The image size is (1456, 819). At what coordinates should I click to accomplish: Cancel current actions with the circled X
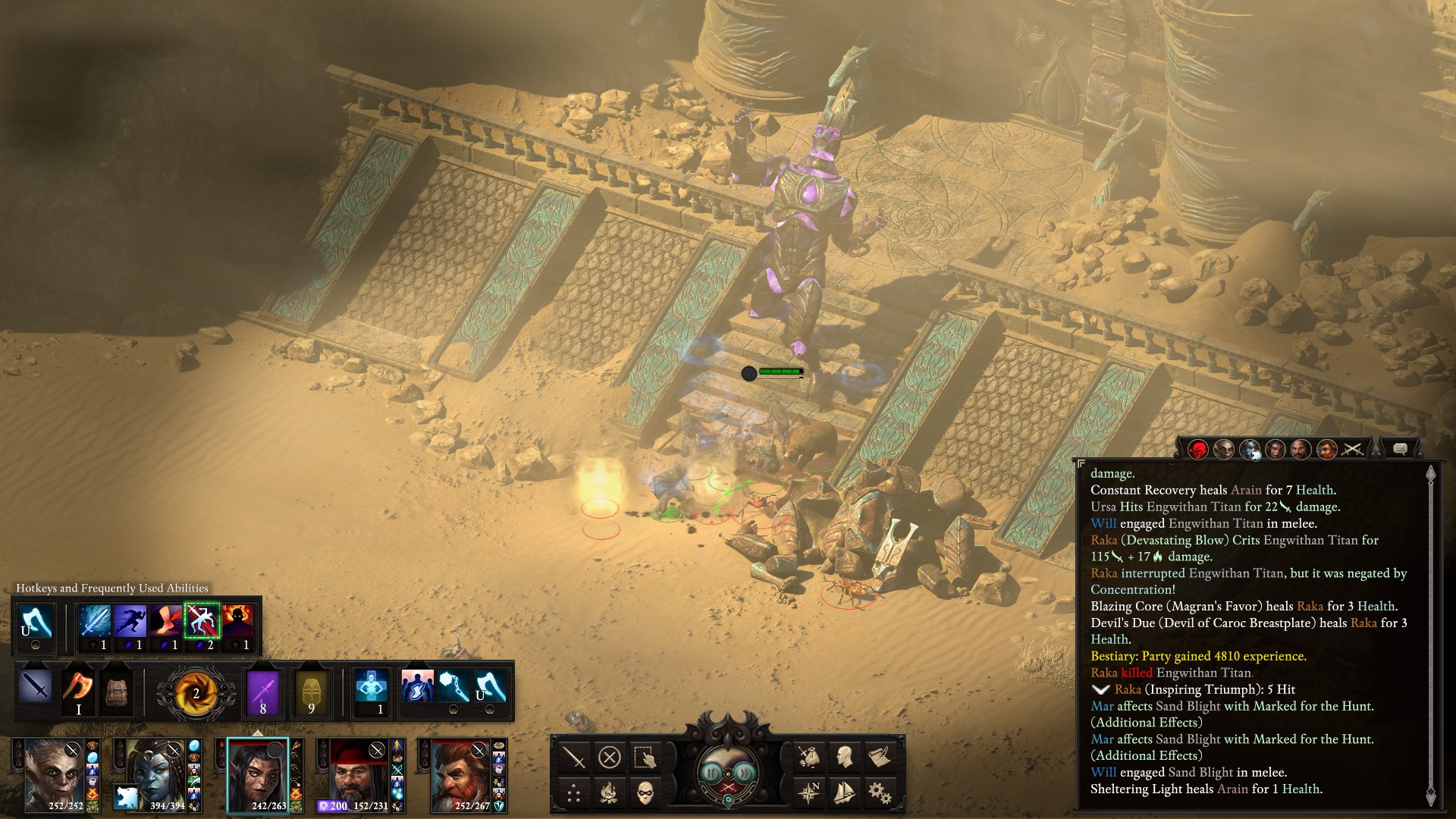click(x=609, y=757)
